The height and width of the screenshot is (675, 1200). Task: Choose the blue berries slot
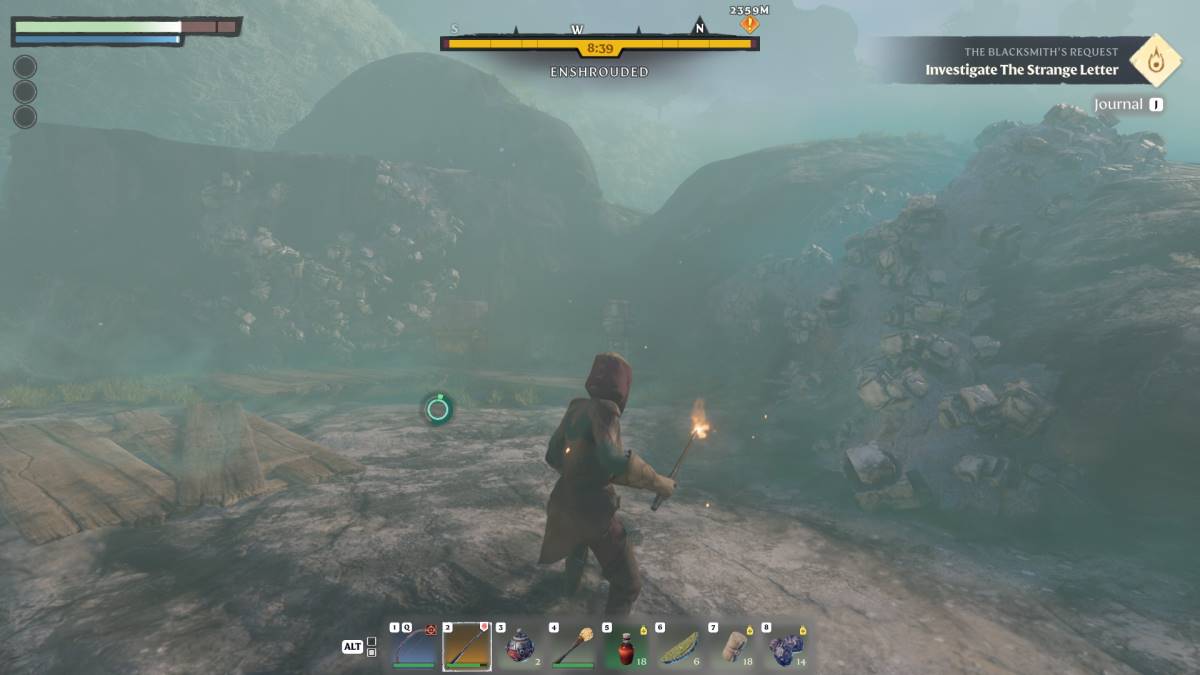click(x=786, y=646)
